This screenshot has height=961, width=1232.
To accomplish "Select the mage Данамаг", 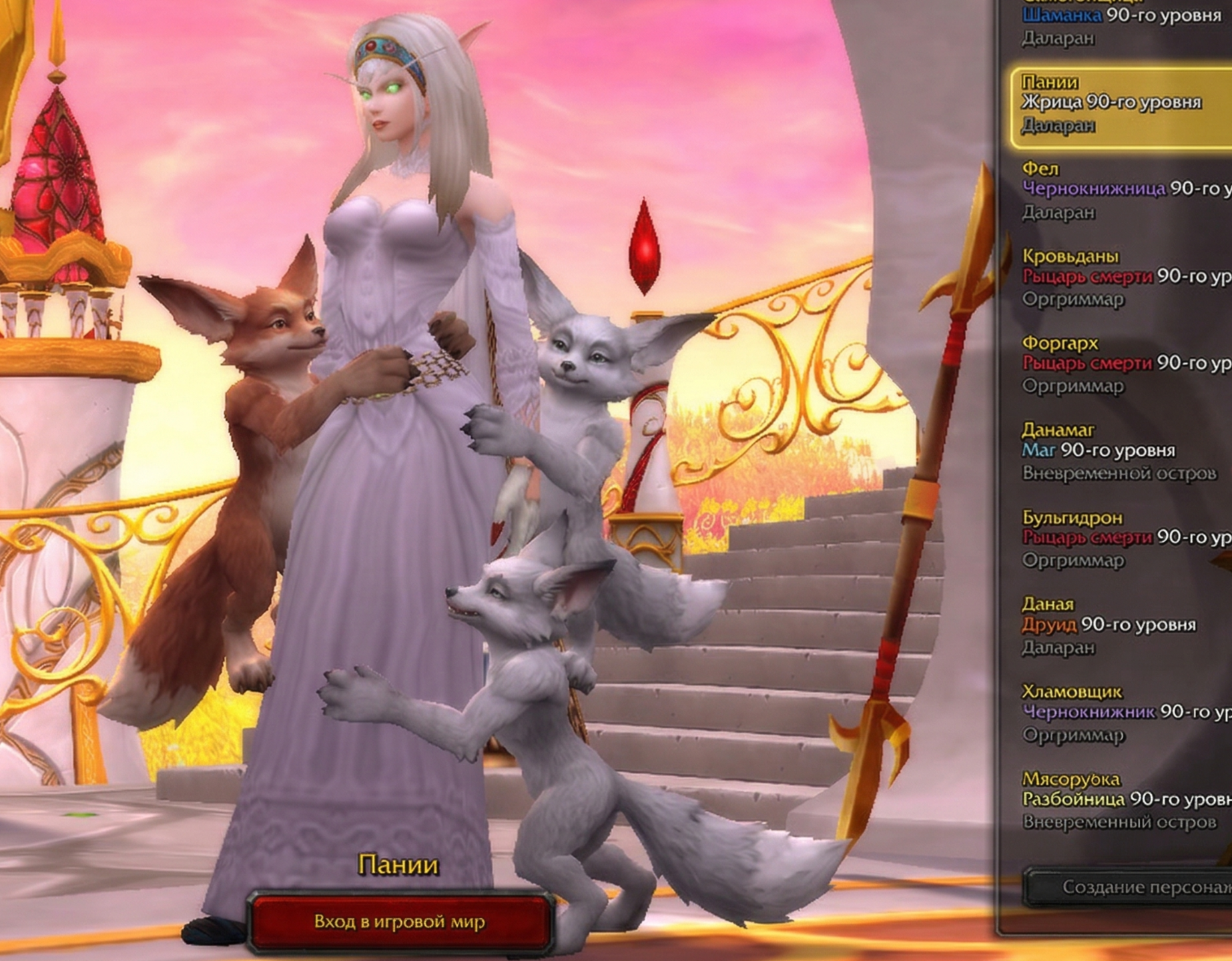I will click(x=1121, y=451).
